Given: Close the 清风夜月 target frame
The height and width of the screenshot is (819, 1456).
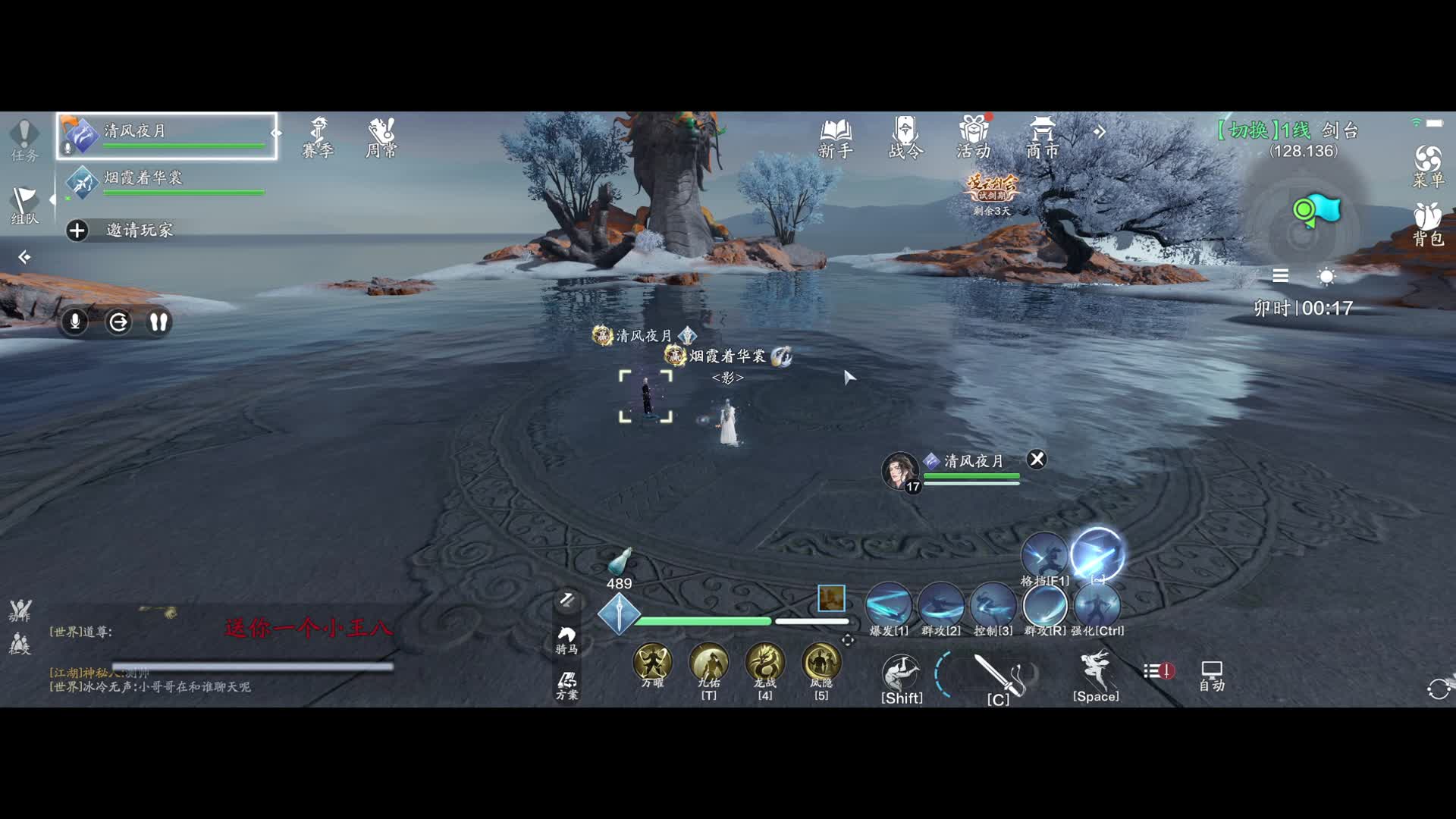Looking at the screenshot, I should (1037, 459).
